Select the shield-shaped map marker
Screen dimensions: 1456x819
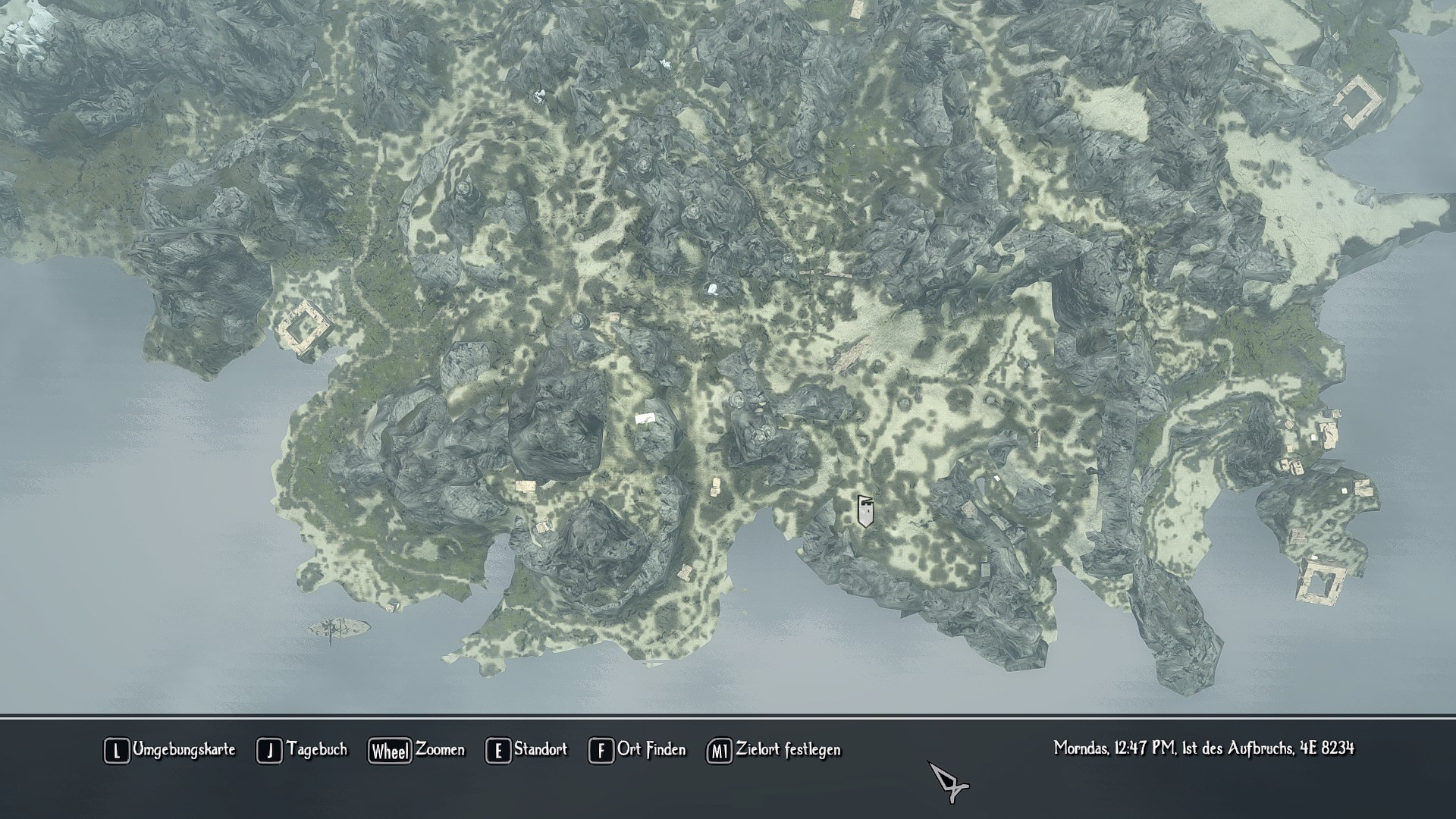pos(865,511)
